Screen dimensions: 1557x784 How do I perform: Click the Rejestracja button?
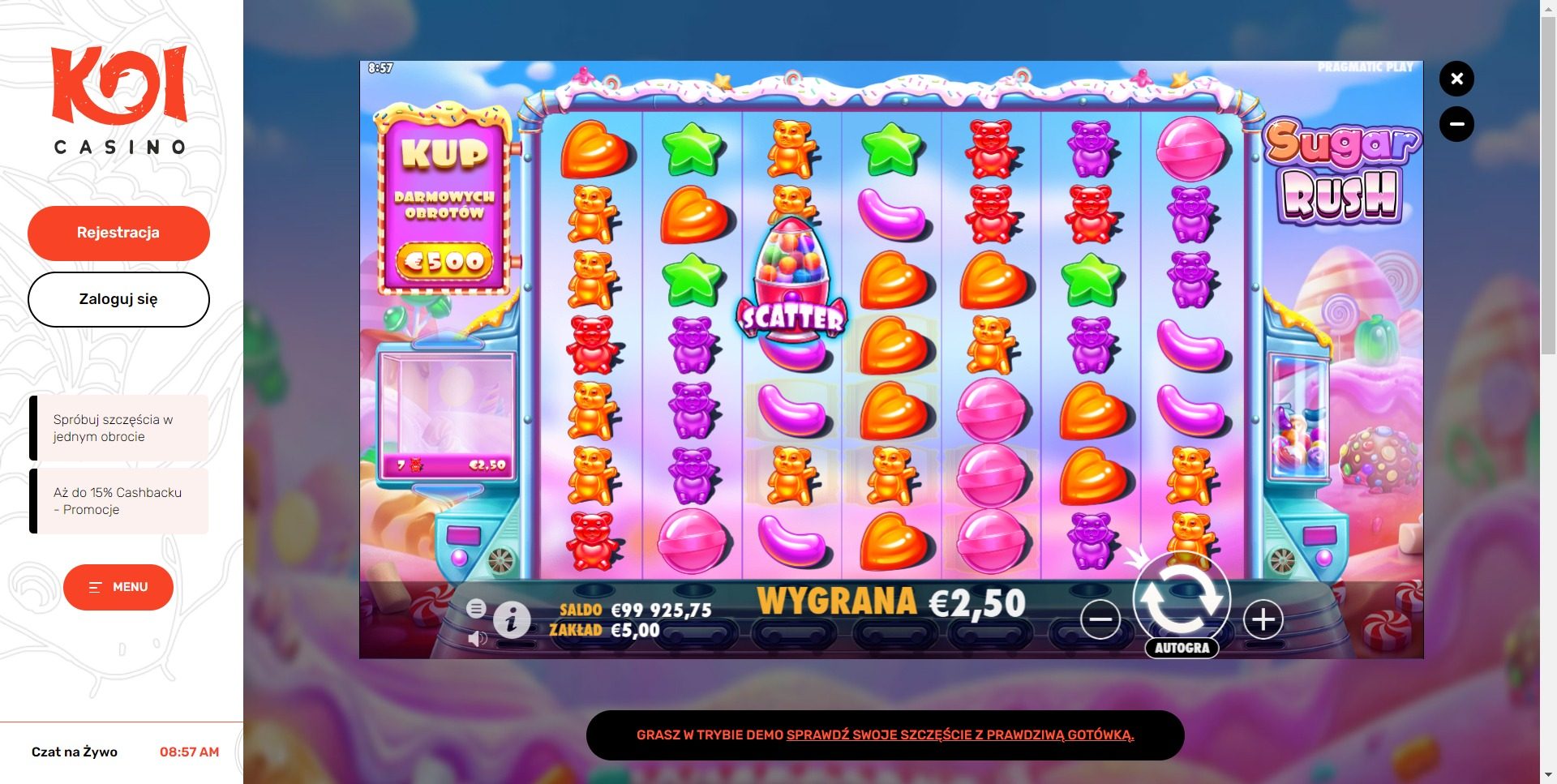pos(118,233)
